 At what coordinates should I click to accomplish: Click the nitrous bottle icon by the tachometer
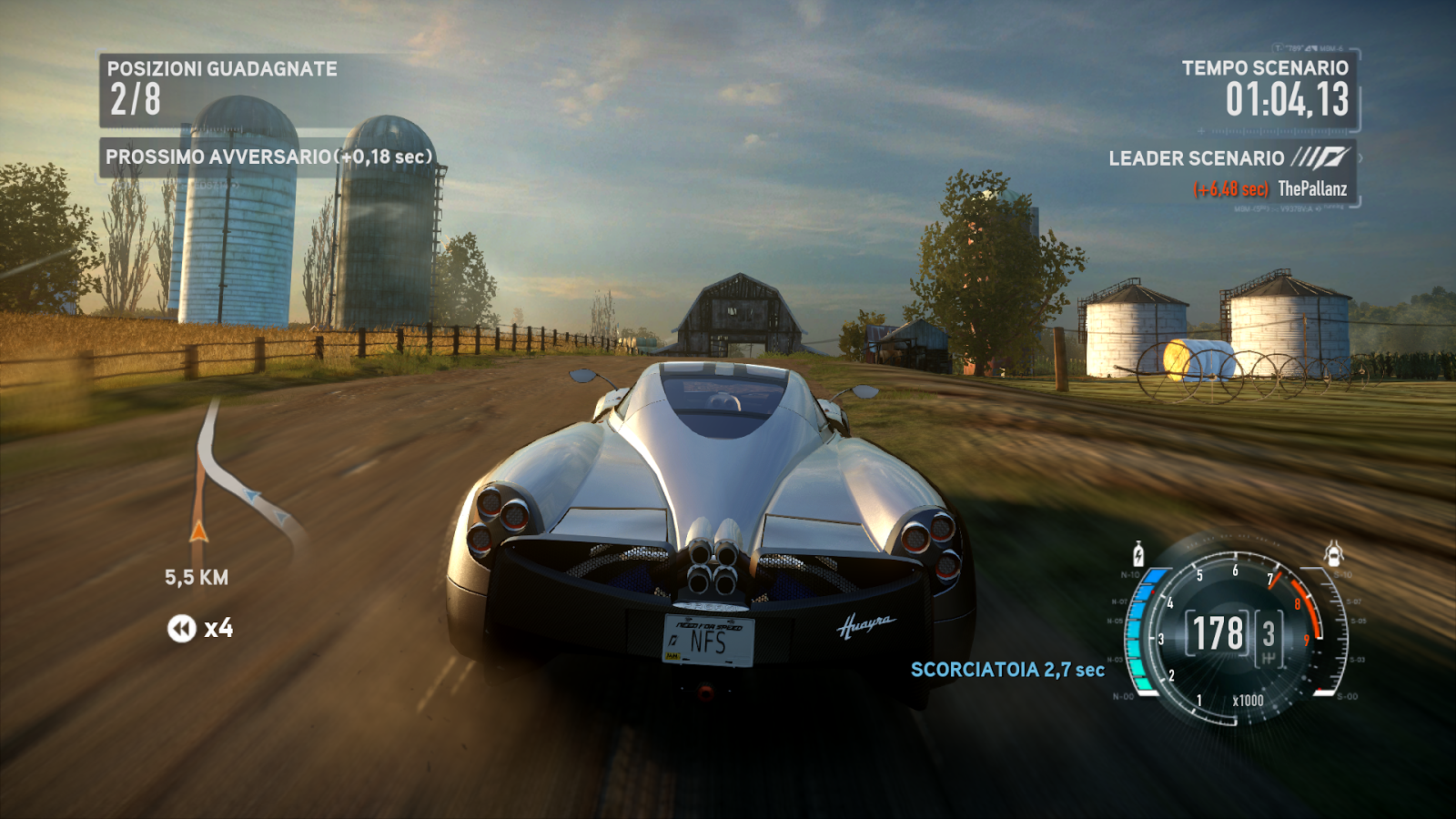coord(1138,553)
